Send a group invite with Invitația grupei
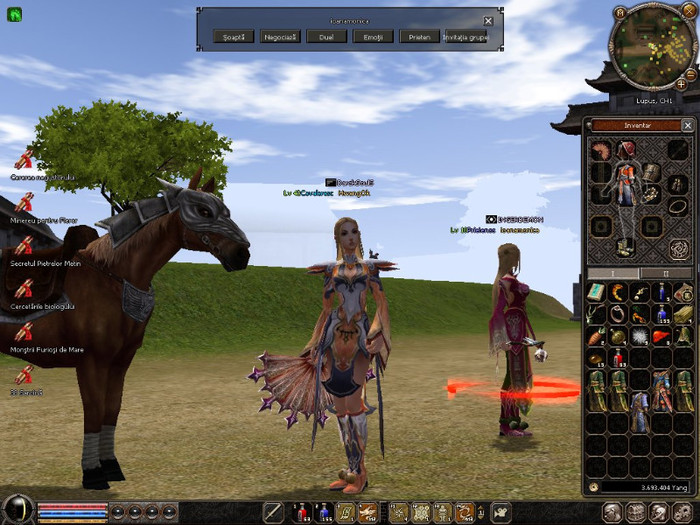This screenshot has width=700, height=525. pos(465,36)
